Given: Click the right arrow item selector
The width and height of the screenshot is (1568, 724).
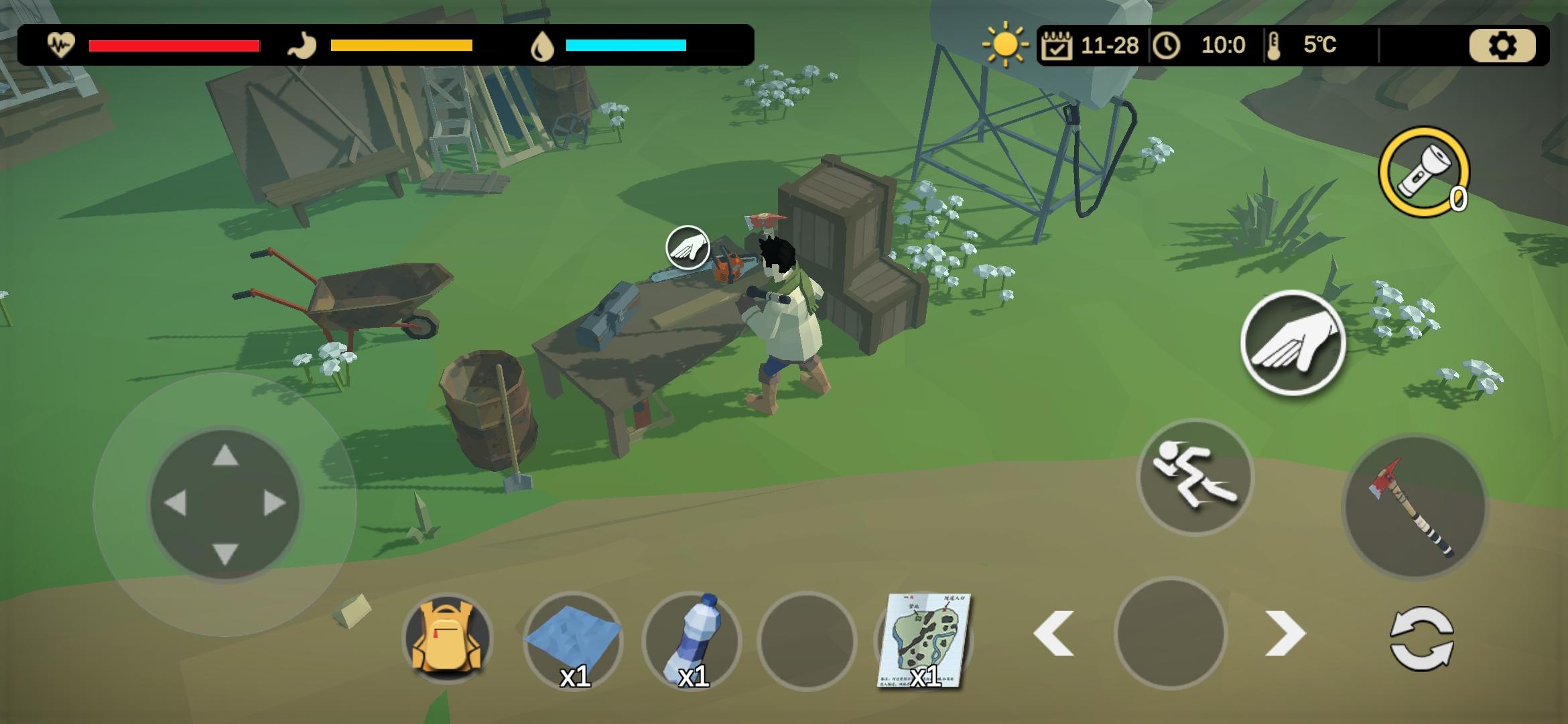Looking at the screenshot, I should coord(1285,633).
